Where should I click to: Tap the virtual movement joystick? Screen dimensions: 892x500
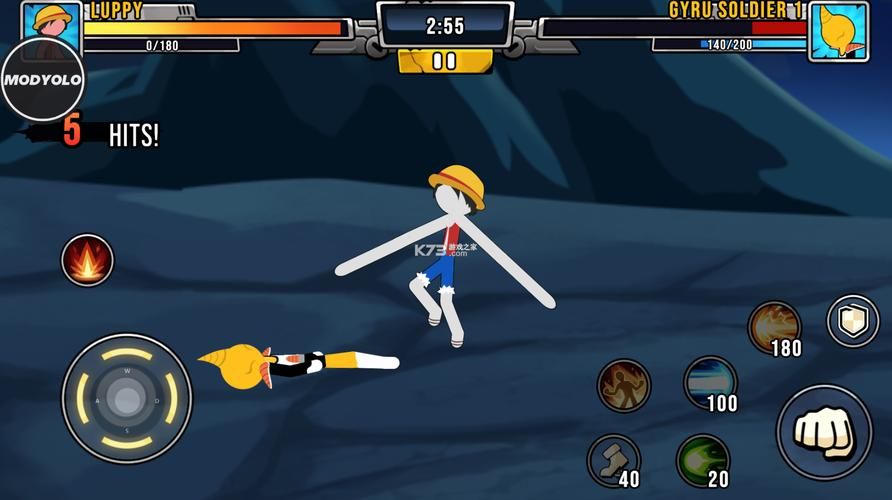pos(127,399)
